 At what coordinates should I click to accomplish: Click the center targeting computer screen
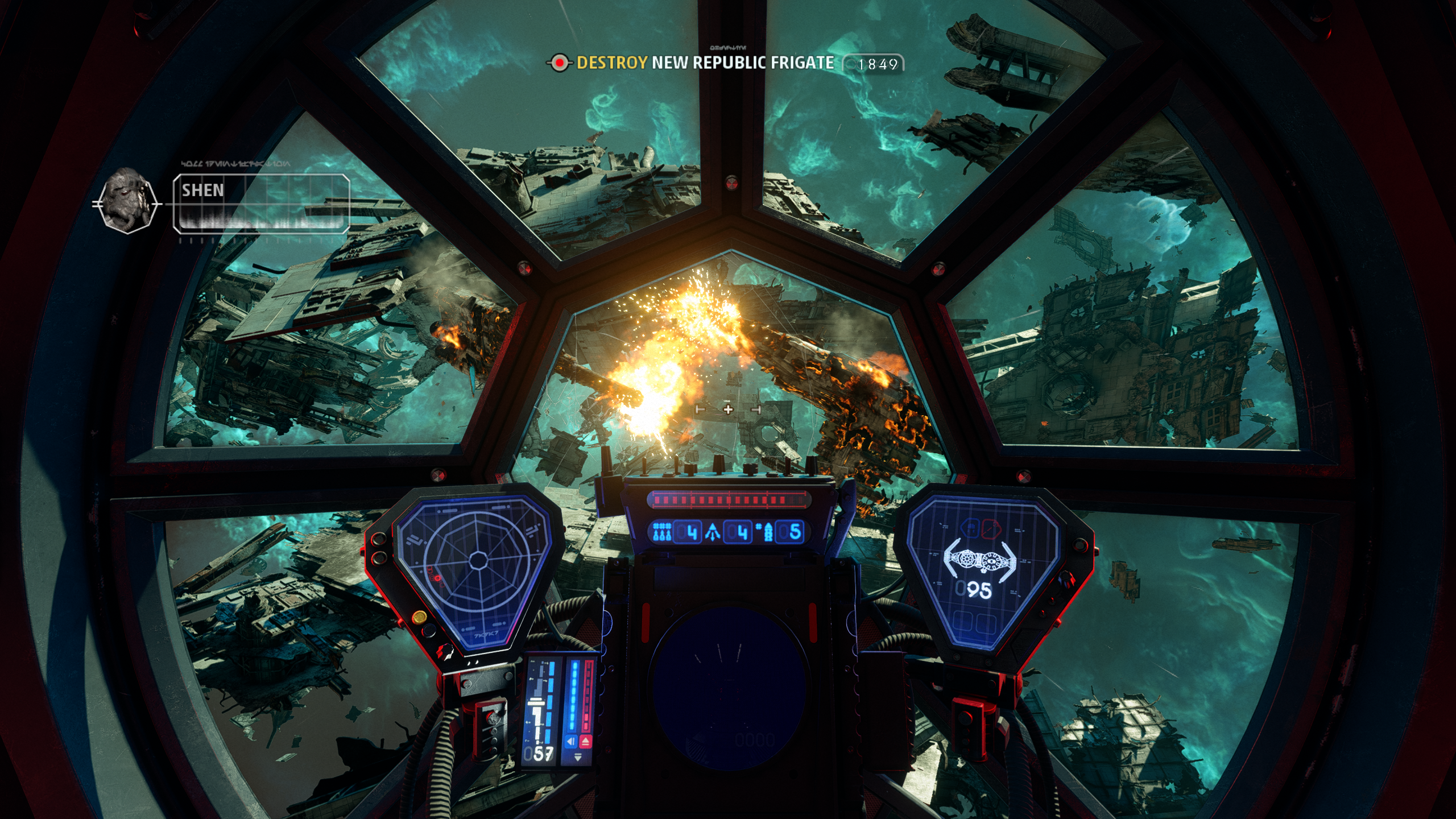click(x=729, y=688)
